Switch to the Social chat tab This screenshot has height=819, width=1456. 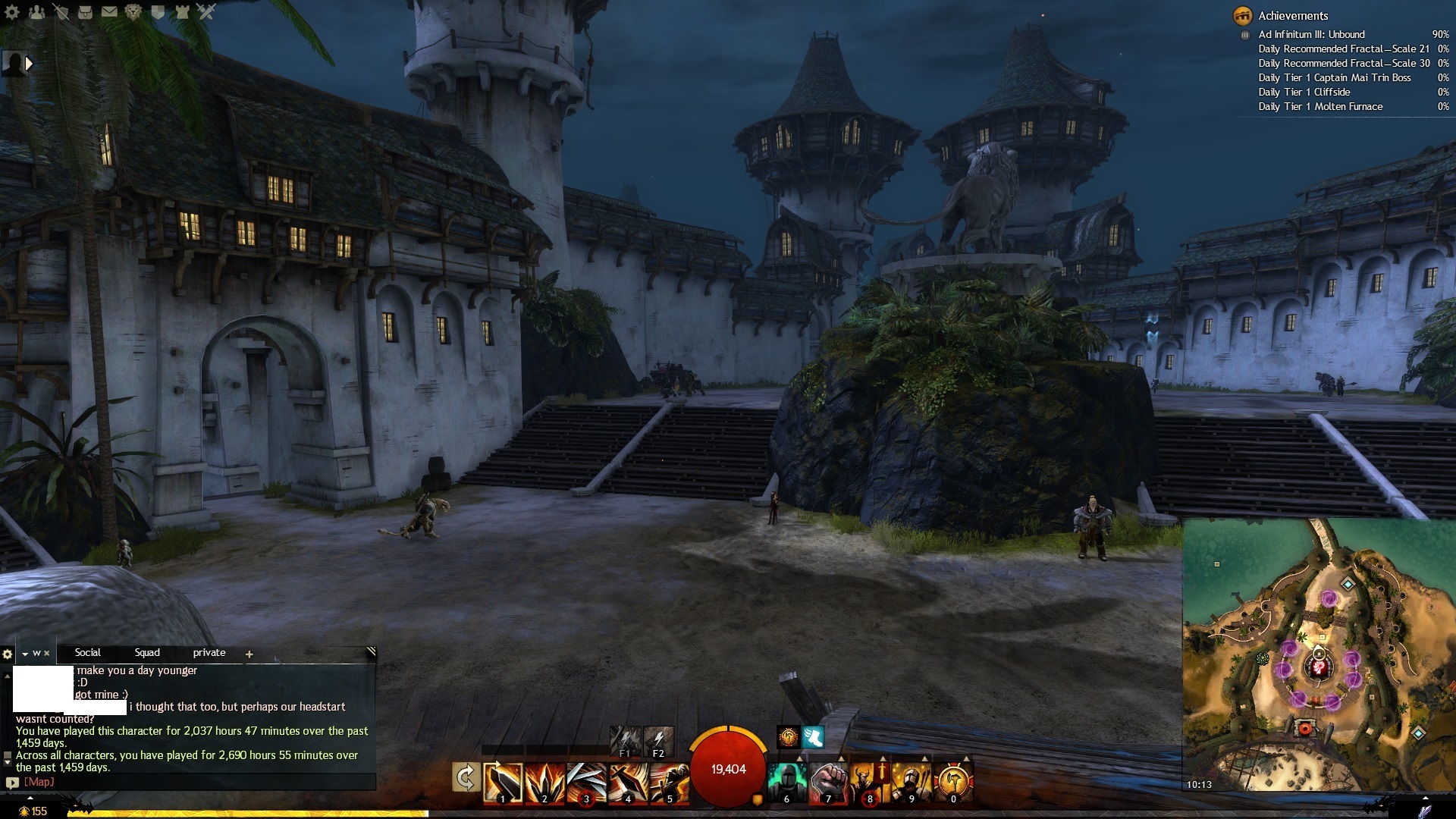point(87,653)
